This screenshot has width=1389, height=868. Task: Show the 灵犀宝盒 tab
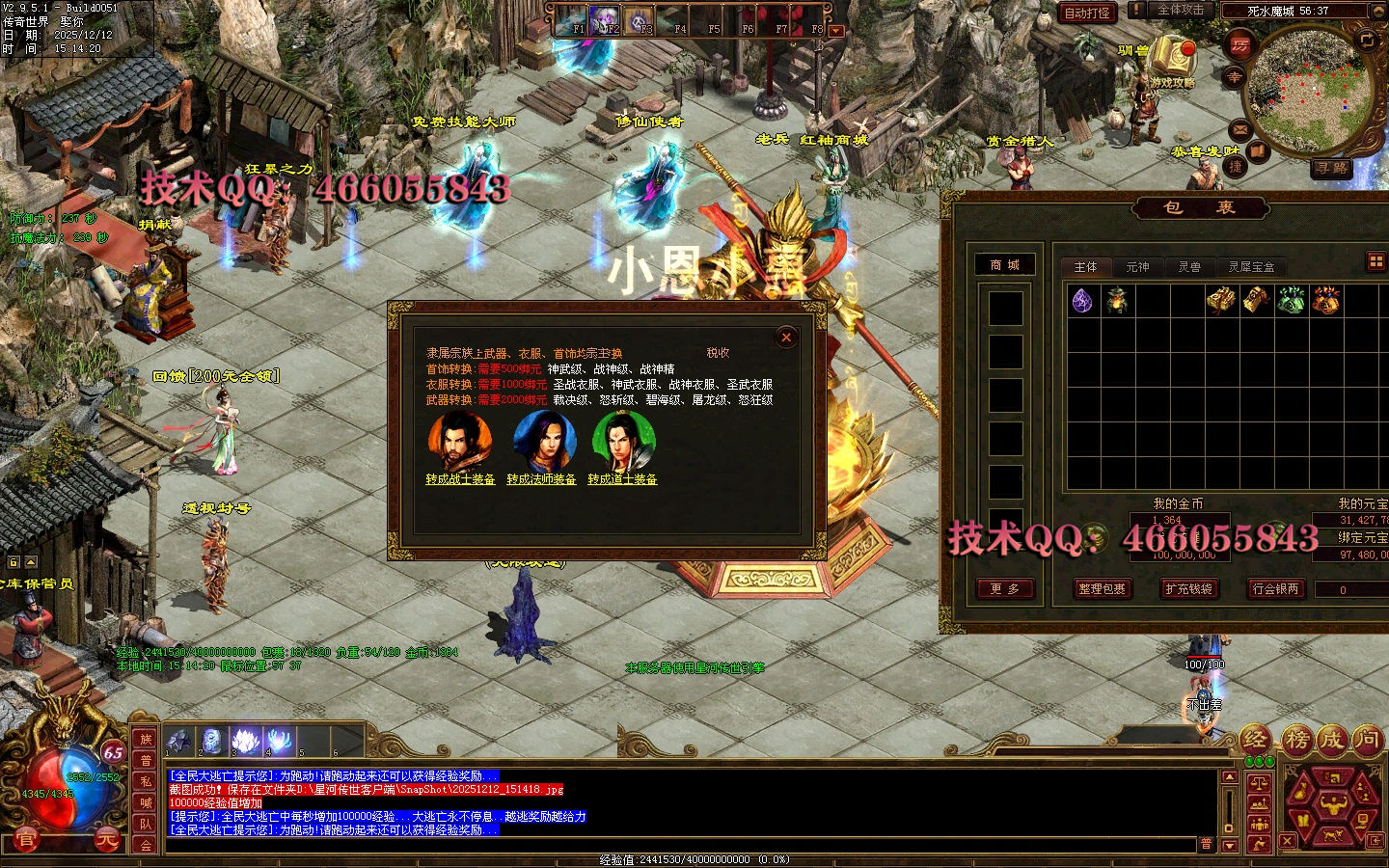[x=1251, y=267]
